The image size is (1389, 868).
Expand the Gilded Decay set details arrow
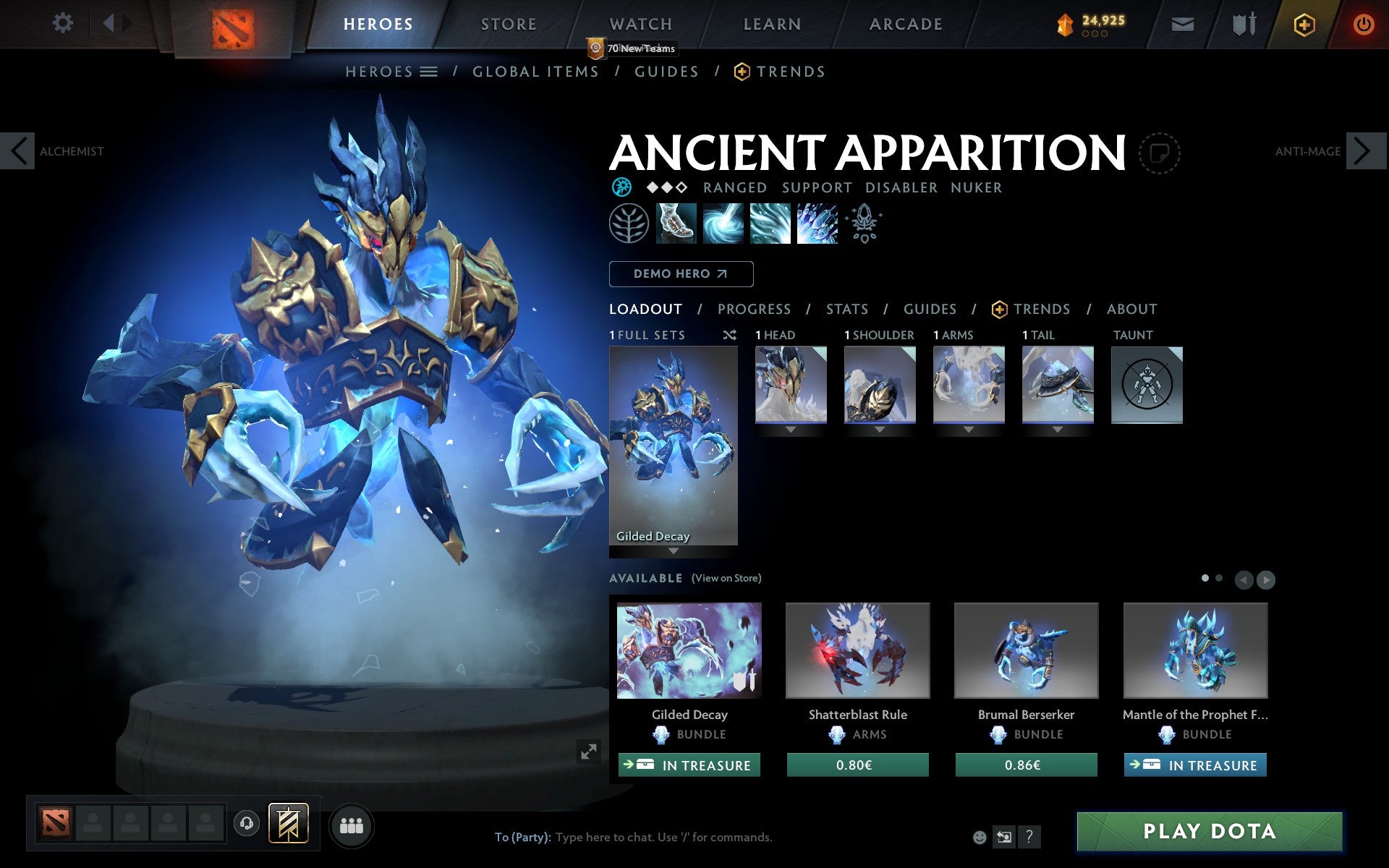674,550
